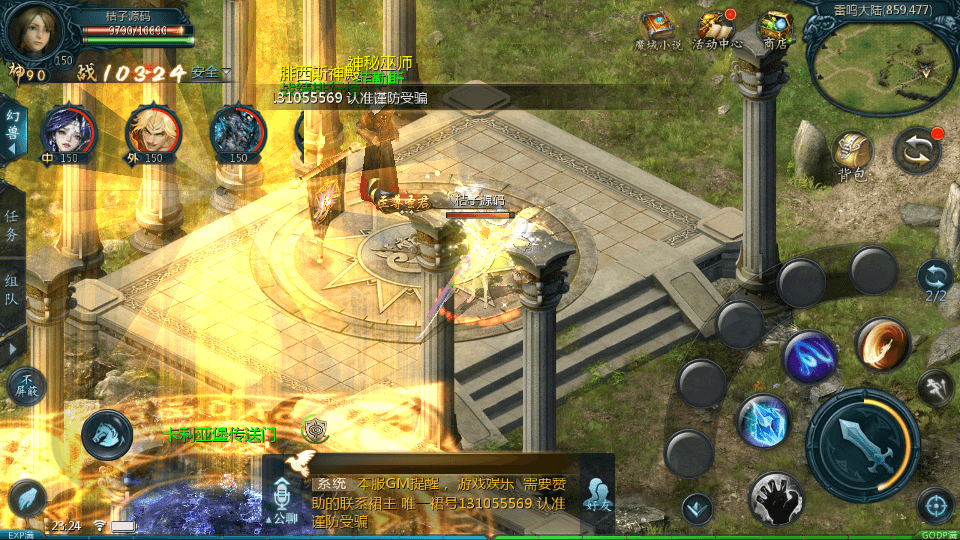Tap the crosshair target-lock button
This screenshot has height=540, width=960.
pos(935,505)
